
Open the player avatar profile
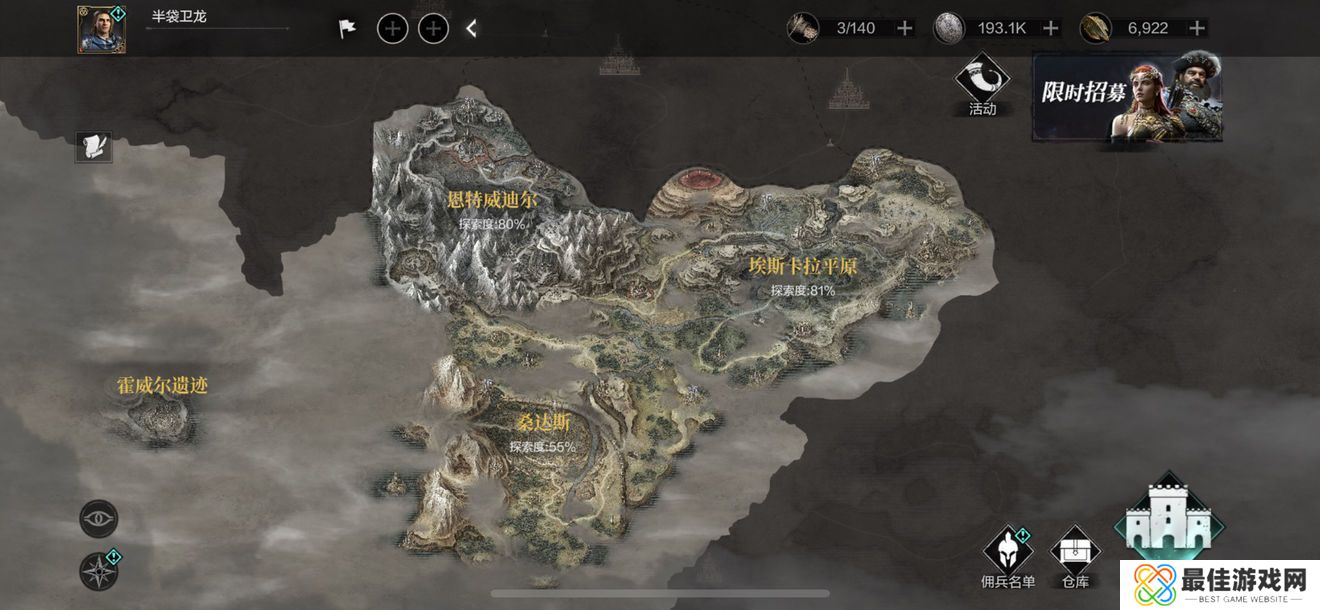[101, 29]
